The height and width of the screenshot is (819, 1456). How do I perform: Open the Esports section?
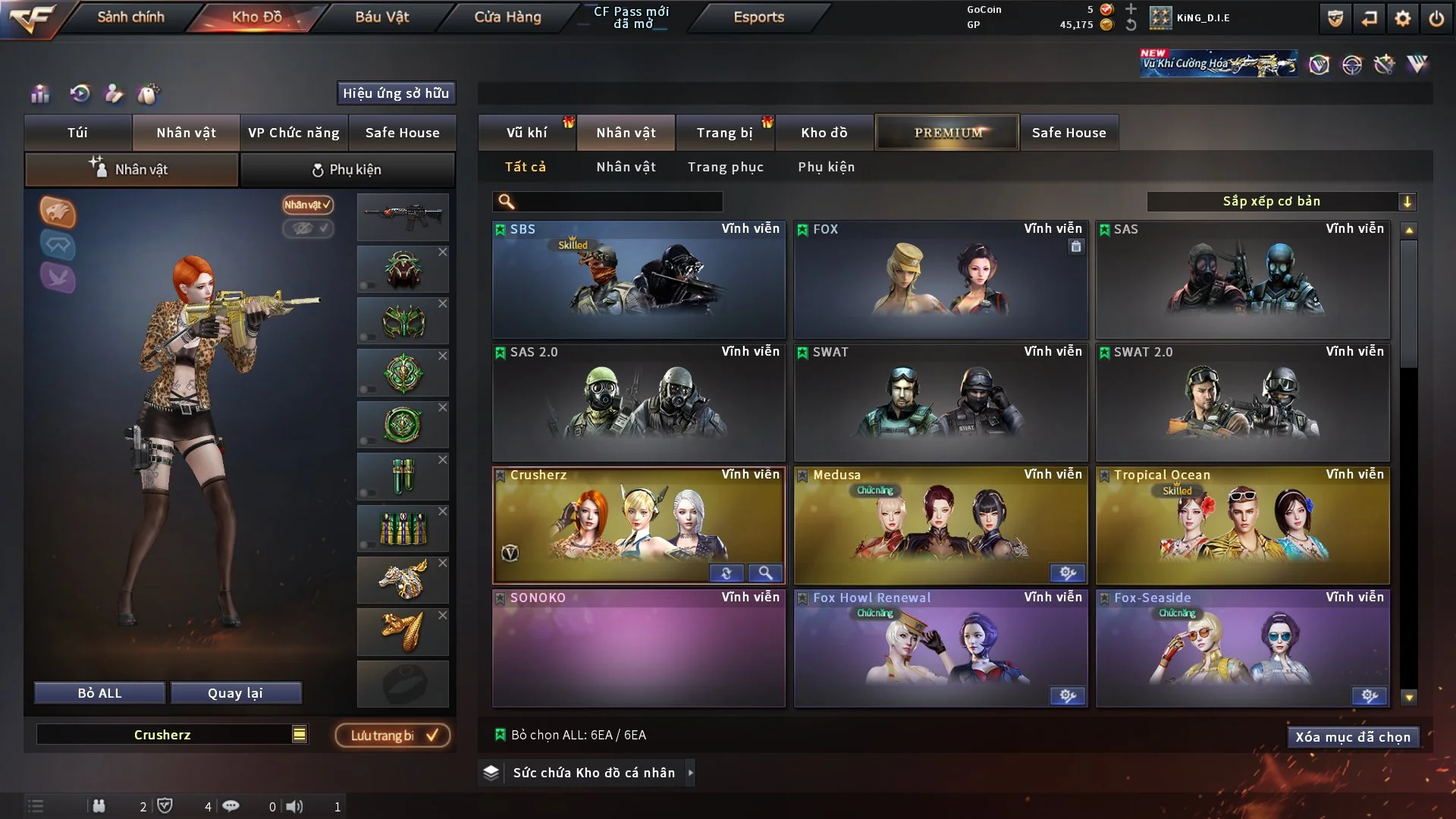pos(758,17)
